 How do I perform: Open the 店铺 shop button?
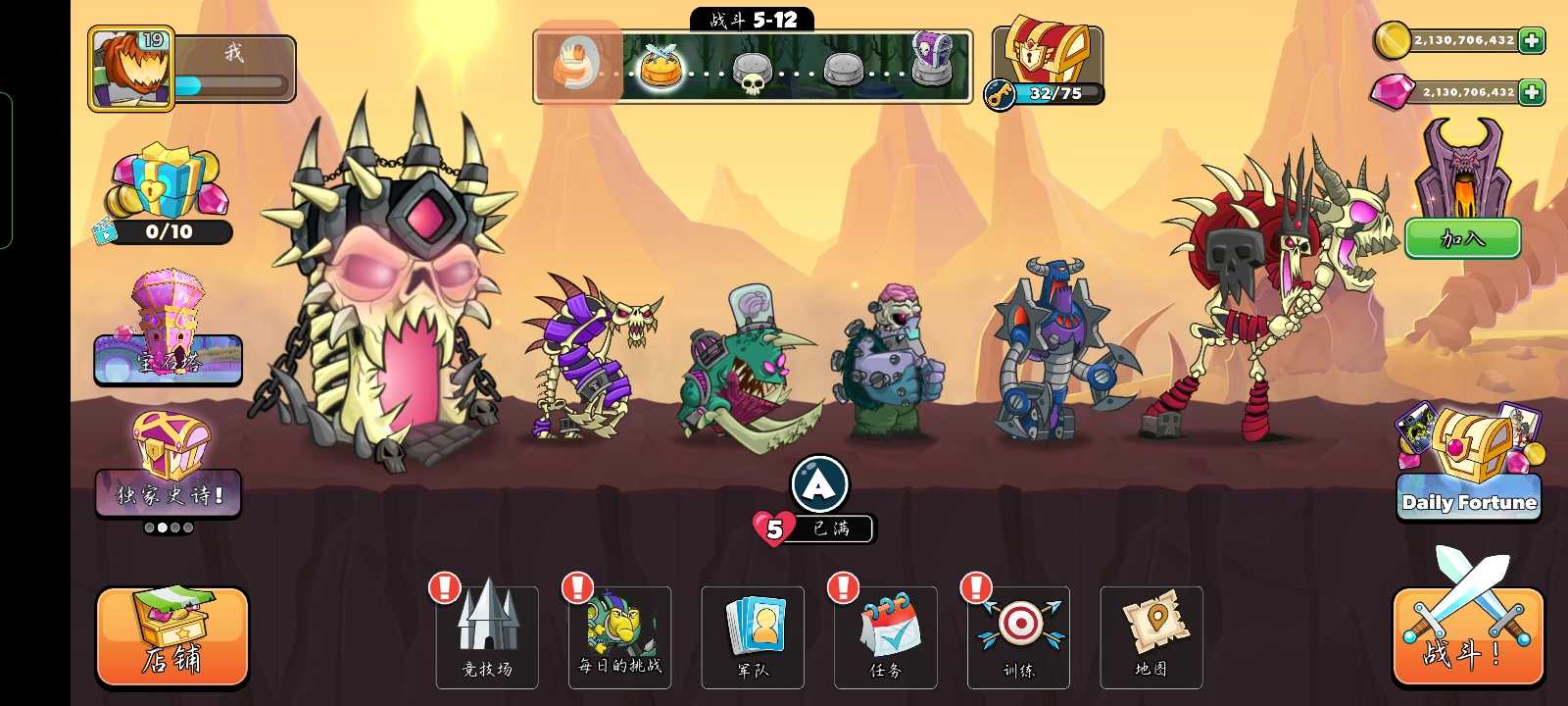(x=172, y=636)
